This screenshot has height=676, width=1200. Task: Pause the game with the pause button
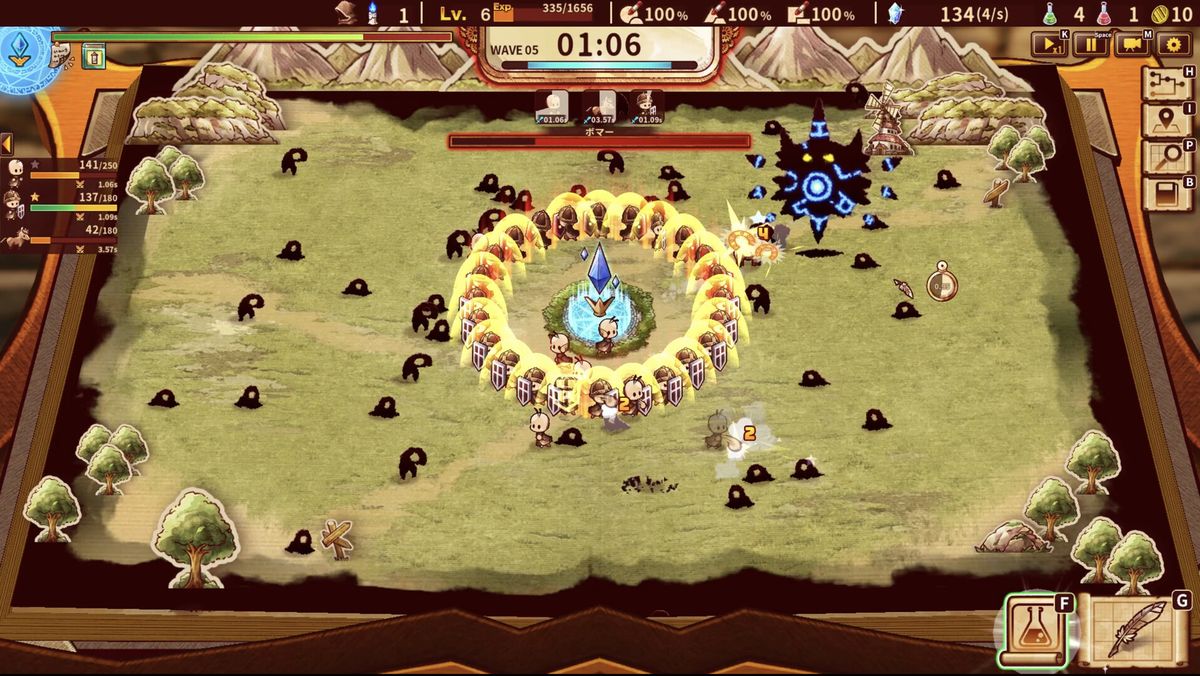[1091, 44]
